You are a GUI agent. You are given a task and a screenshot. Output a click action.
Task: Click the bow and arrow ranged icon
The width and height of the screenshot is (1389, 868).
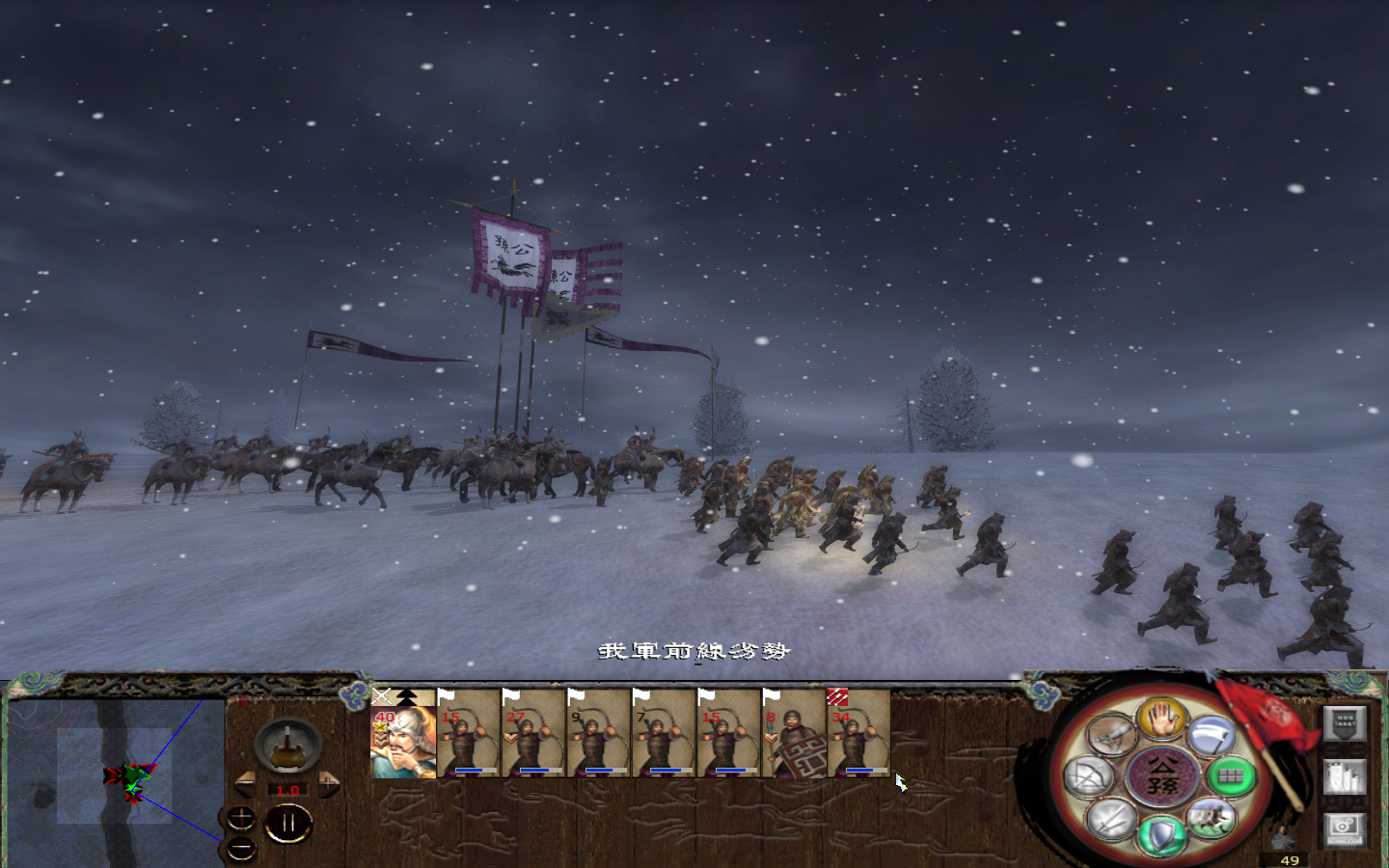tap(1086, 773)
